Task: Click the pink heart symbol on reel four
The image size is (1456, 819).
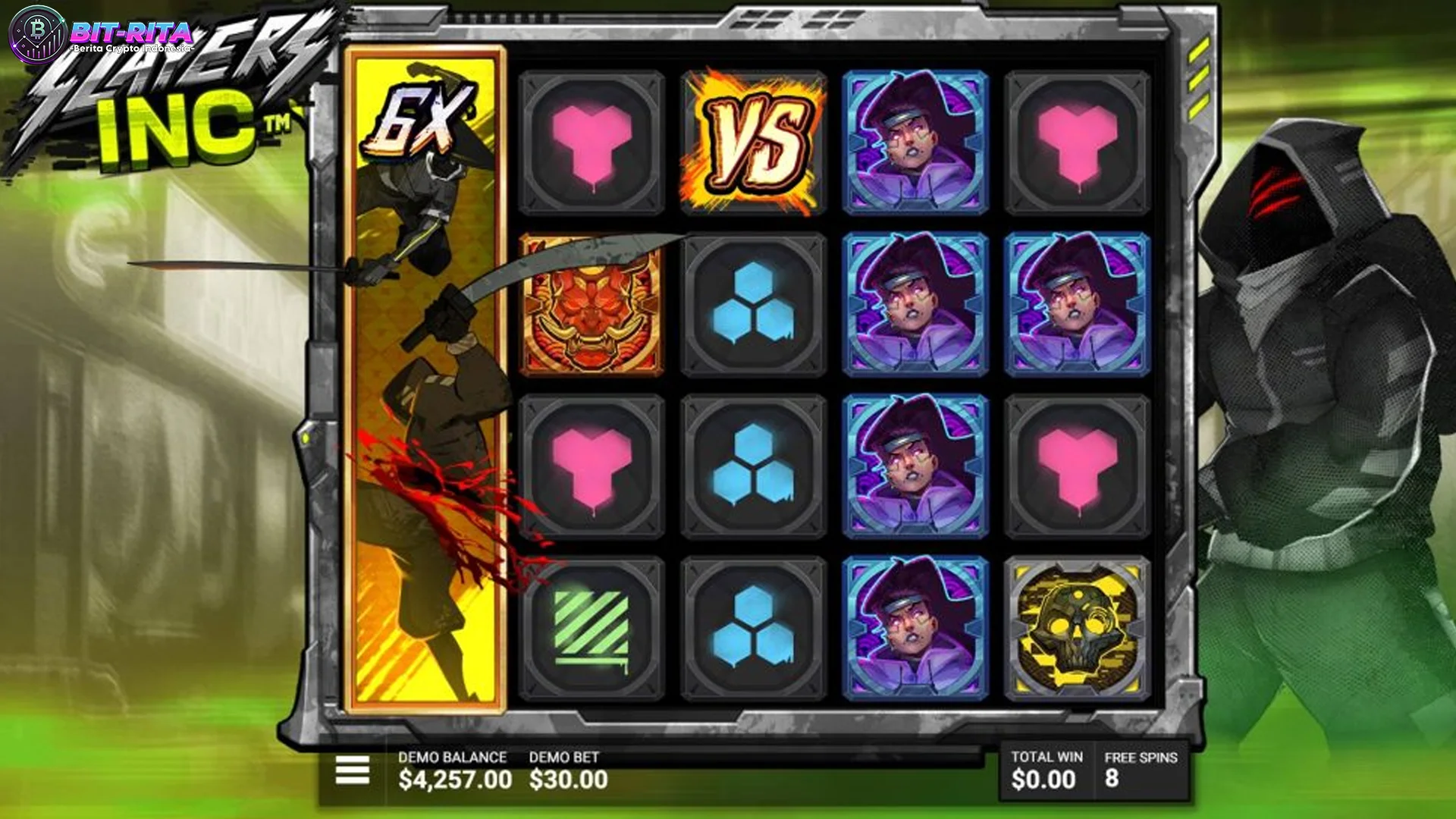Action: pos(1077,142)
